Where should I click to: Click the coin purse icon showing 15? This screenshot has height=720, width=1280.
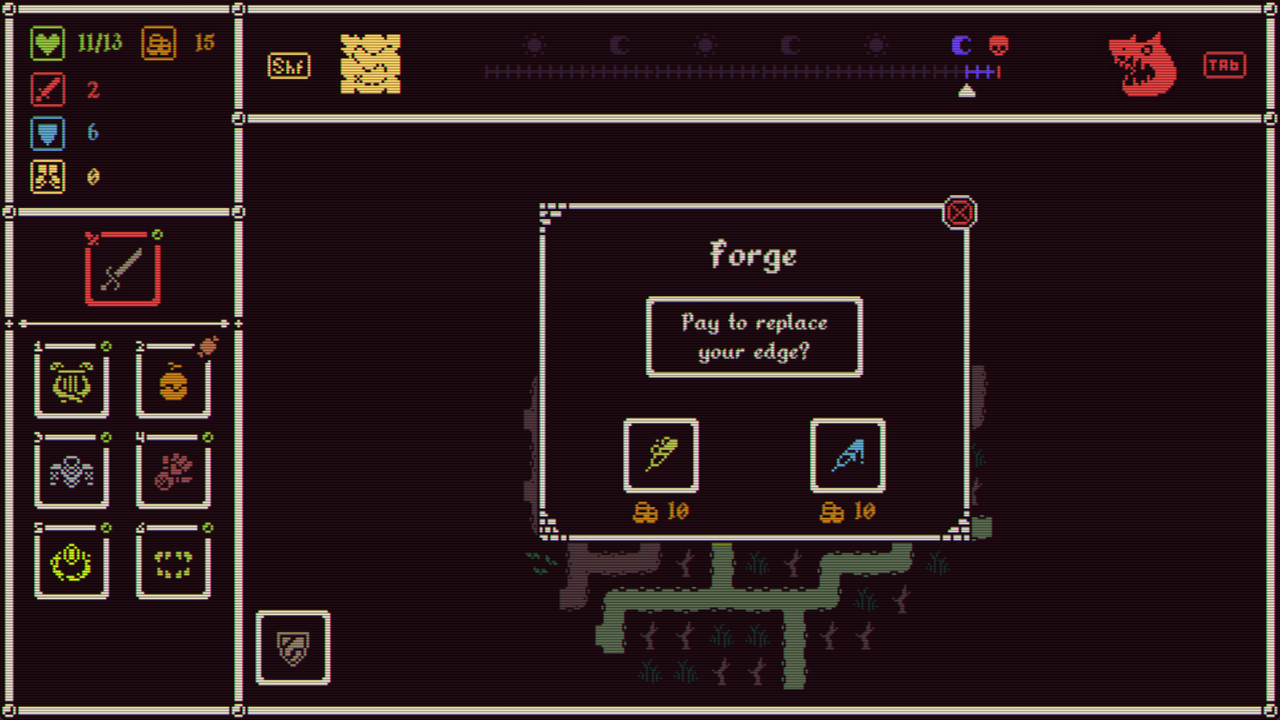(x=159, y=43)
